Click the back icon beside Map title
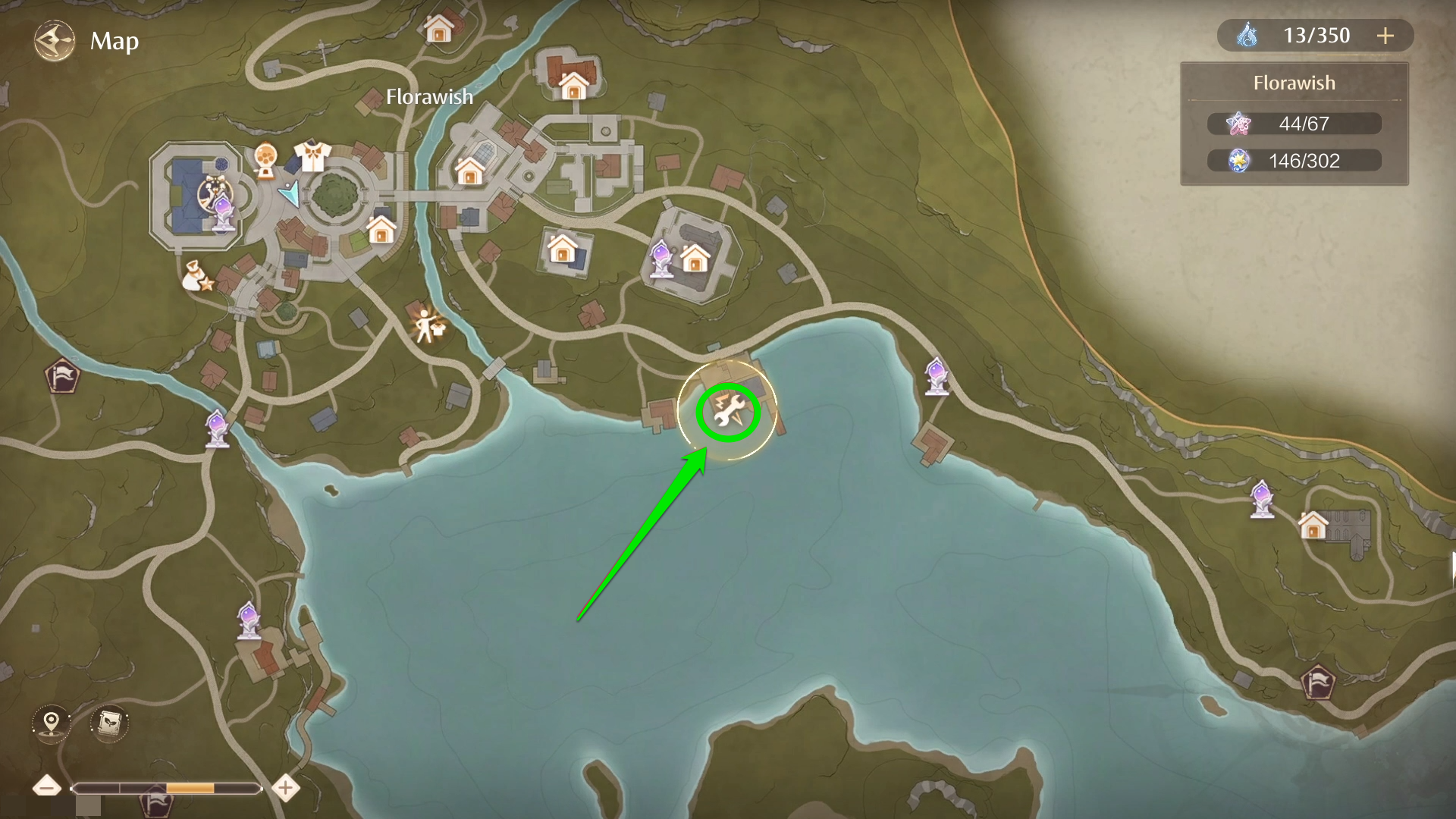Image resolution: width=1456 pixels, height=819 pixels. (x=54, y=41)
